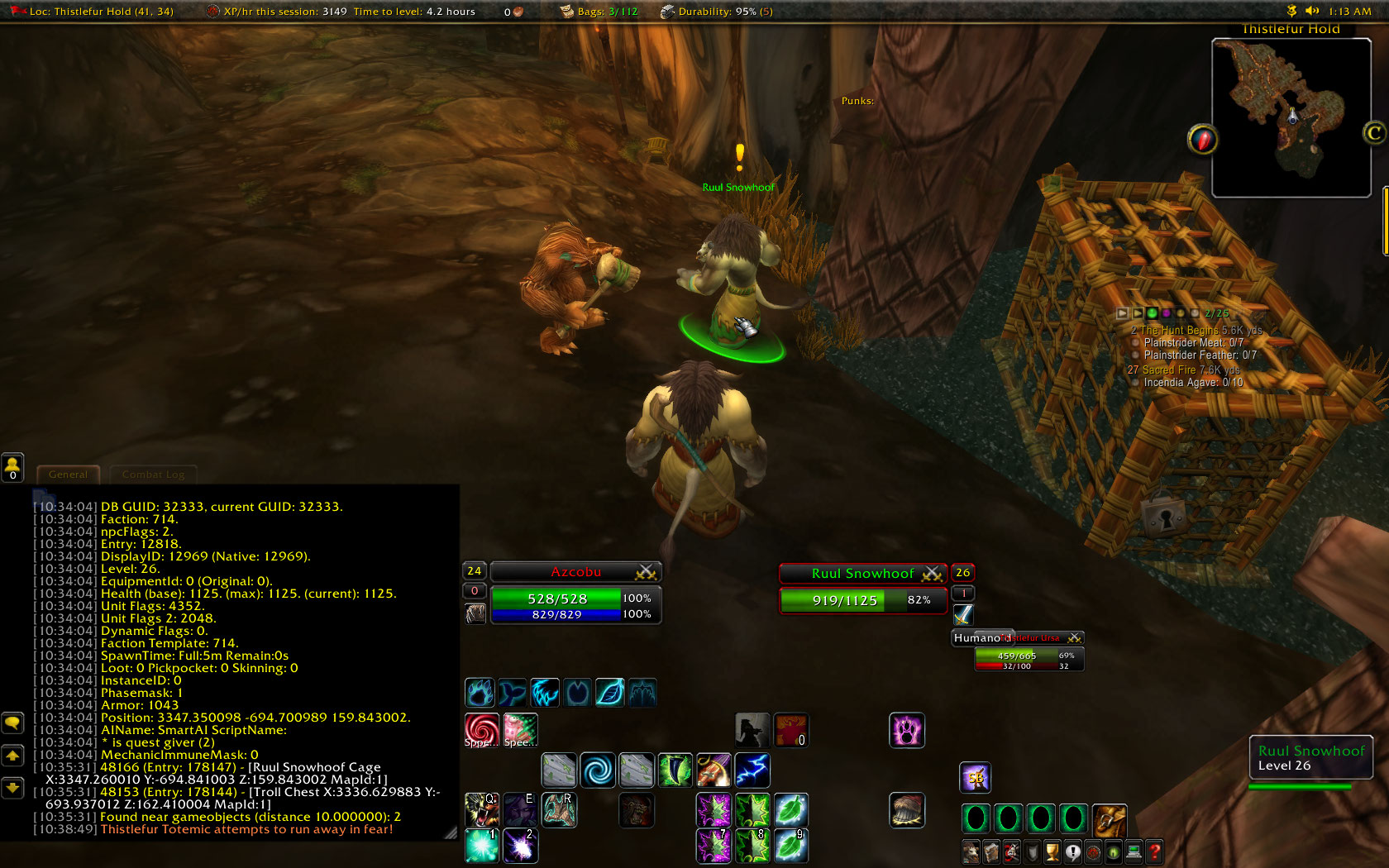Toggle the purple dot quest tracker filter
This screenshot has height=868, width=1389.
point(1167,313)
